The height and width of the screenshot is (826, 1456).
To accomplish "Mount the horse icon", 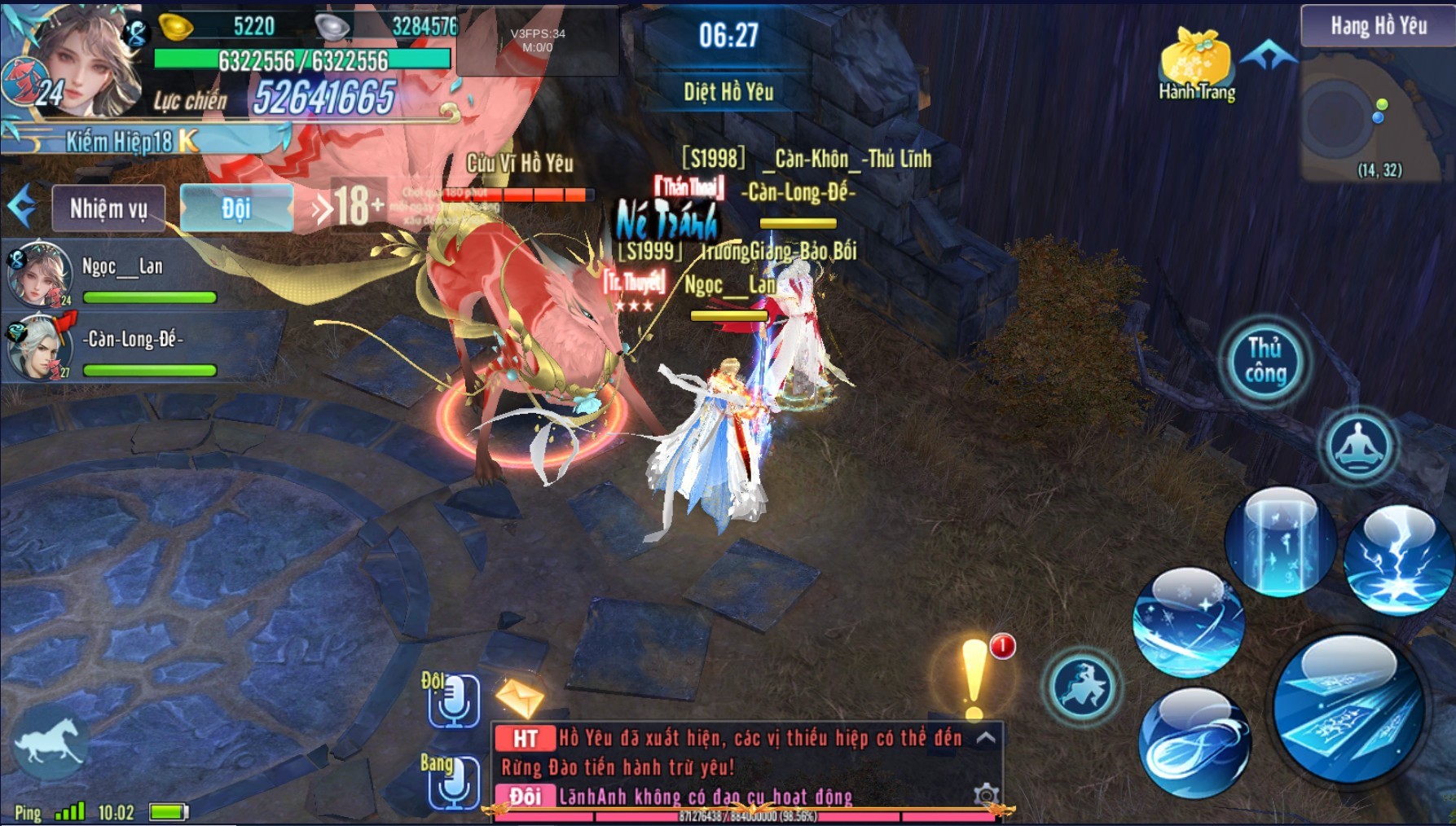I will (51, 743).
